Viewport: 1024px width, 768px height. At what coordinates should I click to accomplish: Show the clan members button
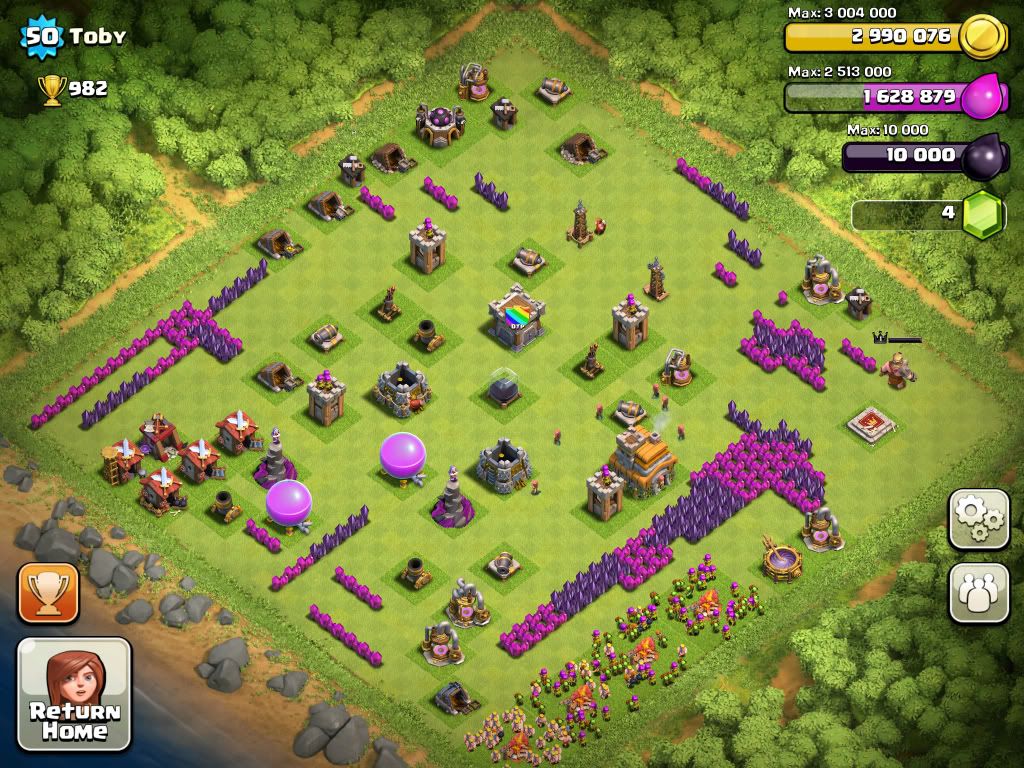pyautogui.click(x=978, y=592)
